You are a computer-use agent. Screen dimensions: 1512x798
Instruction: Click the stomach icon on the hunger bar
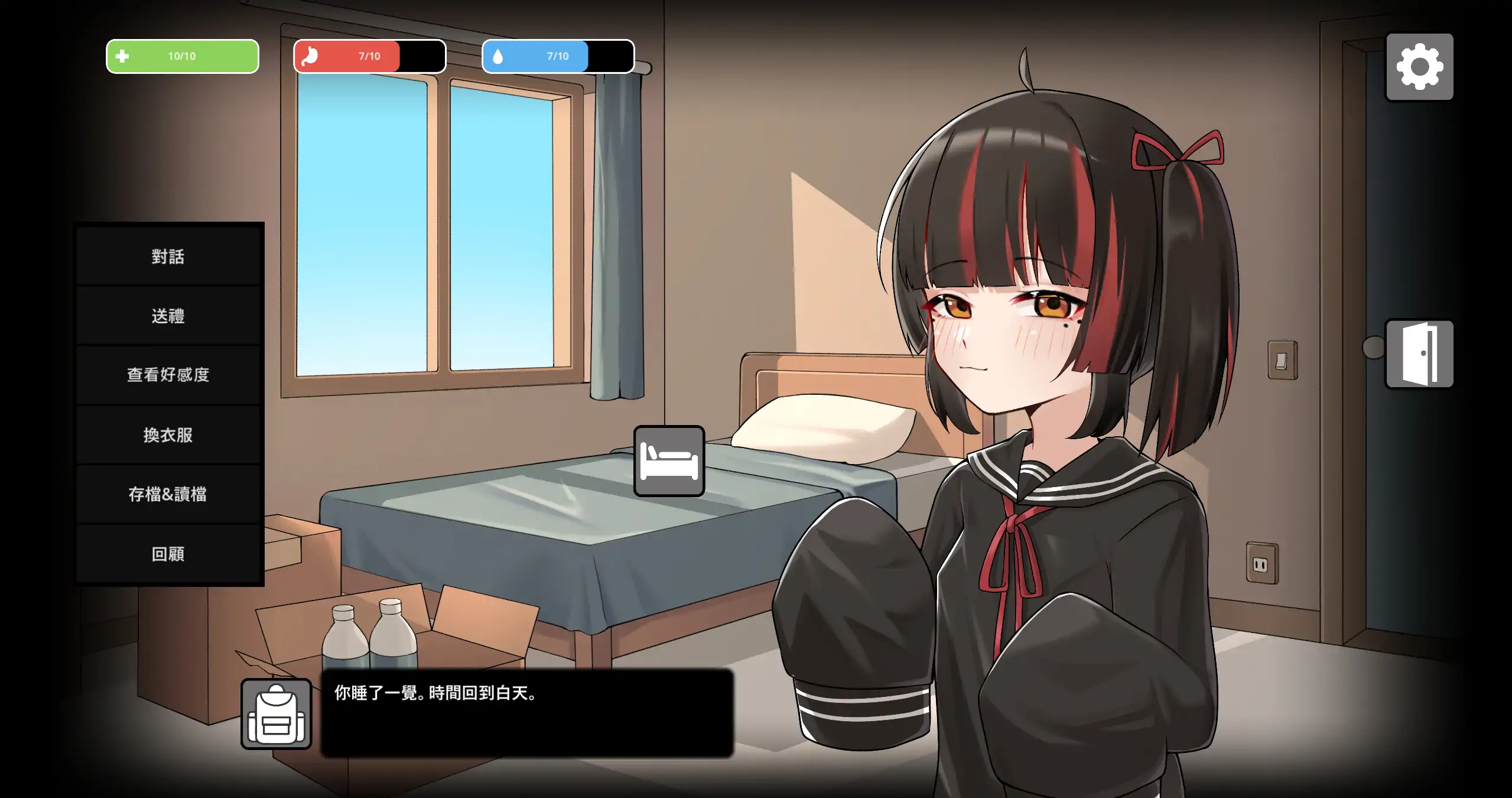[310, 56]
